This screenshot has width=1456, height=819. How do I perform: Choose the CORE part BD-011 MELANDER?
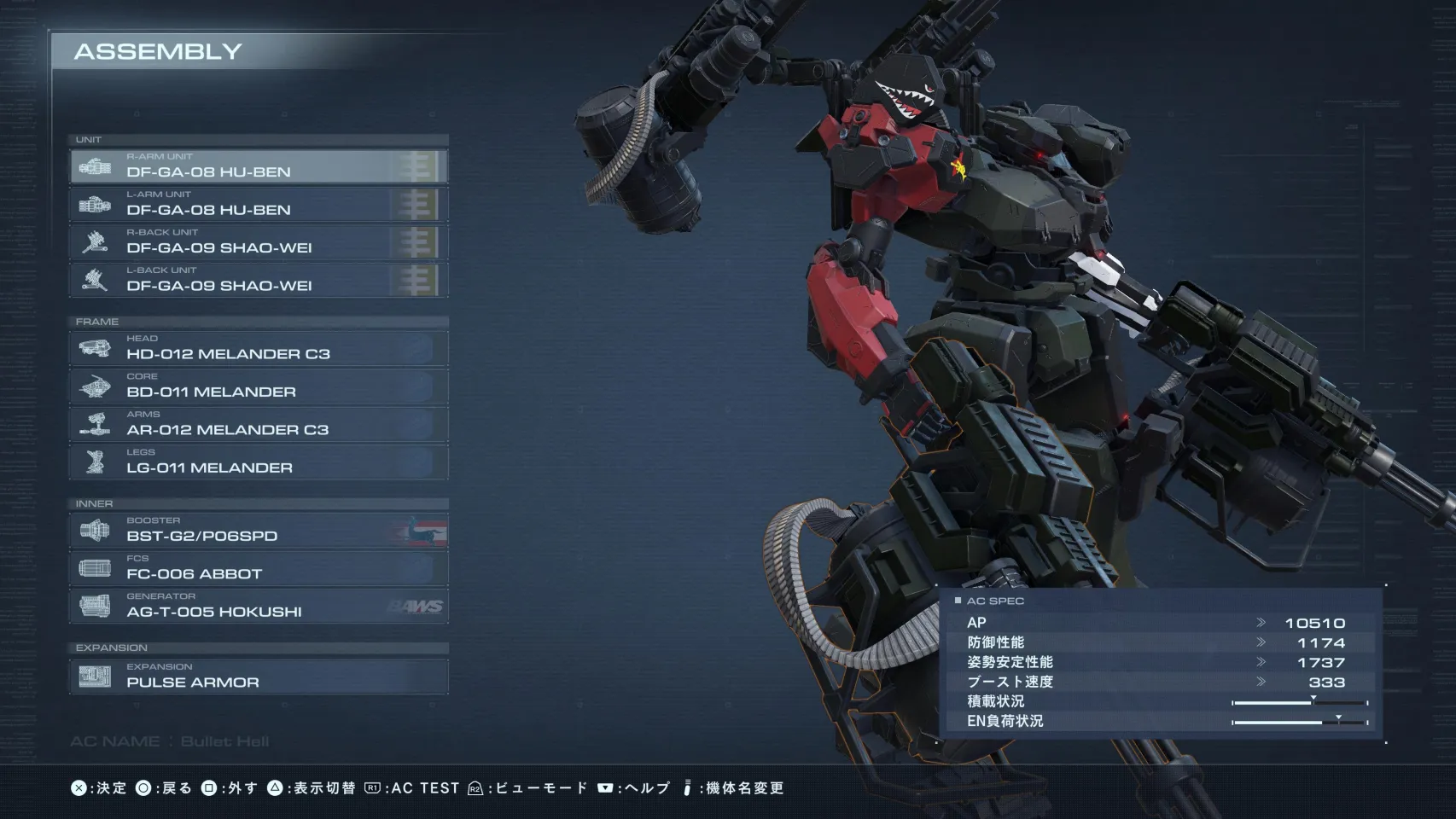pos(259,386)
